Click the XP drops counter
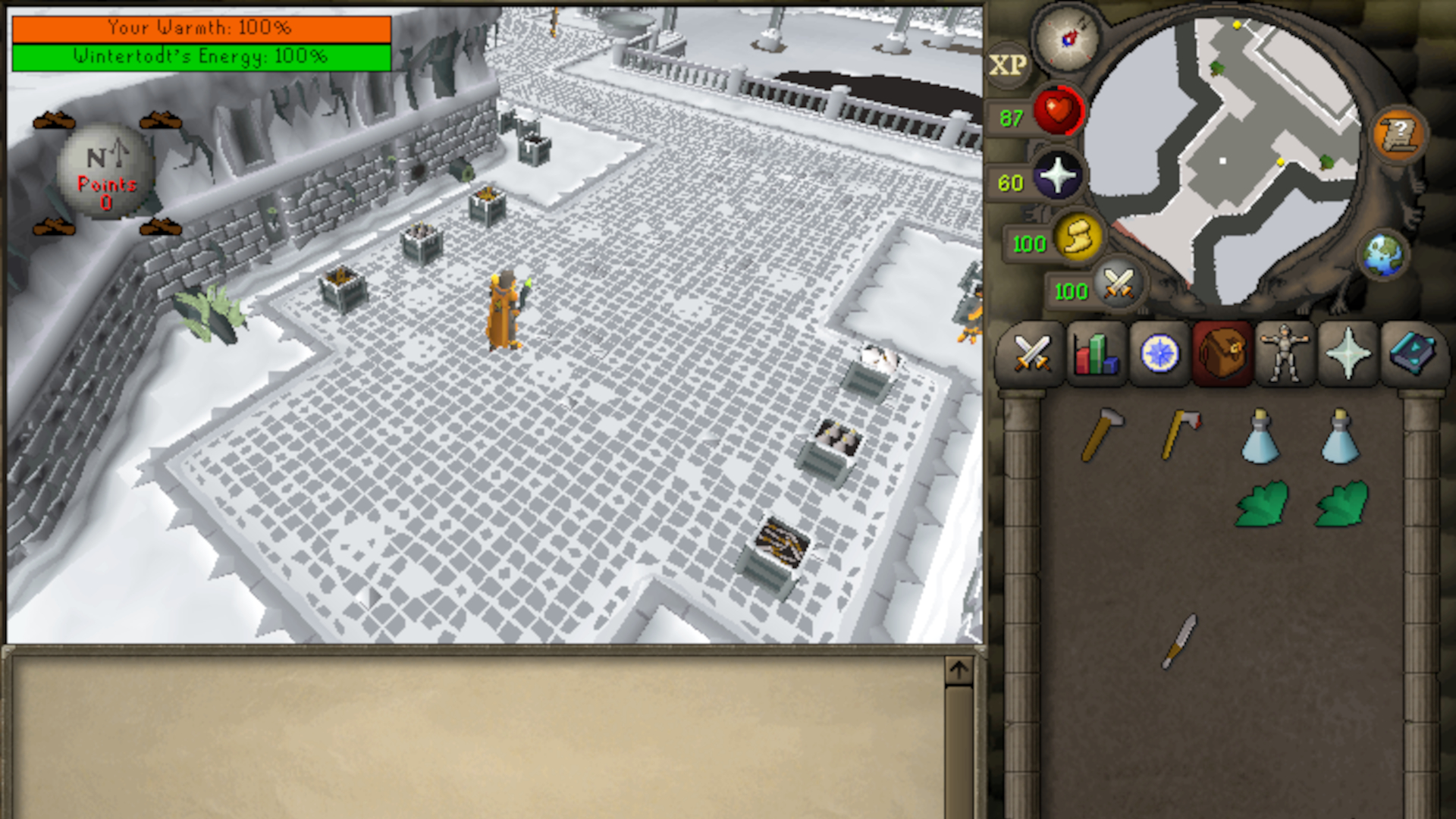The height and width of the screenshot is (819, 1456). click(x=1012, y=64)
